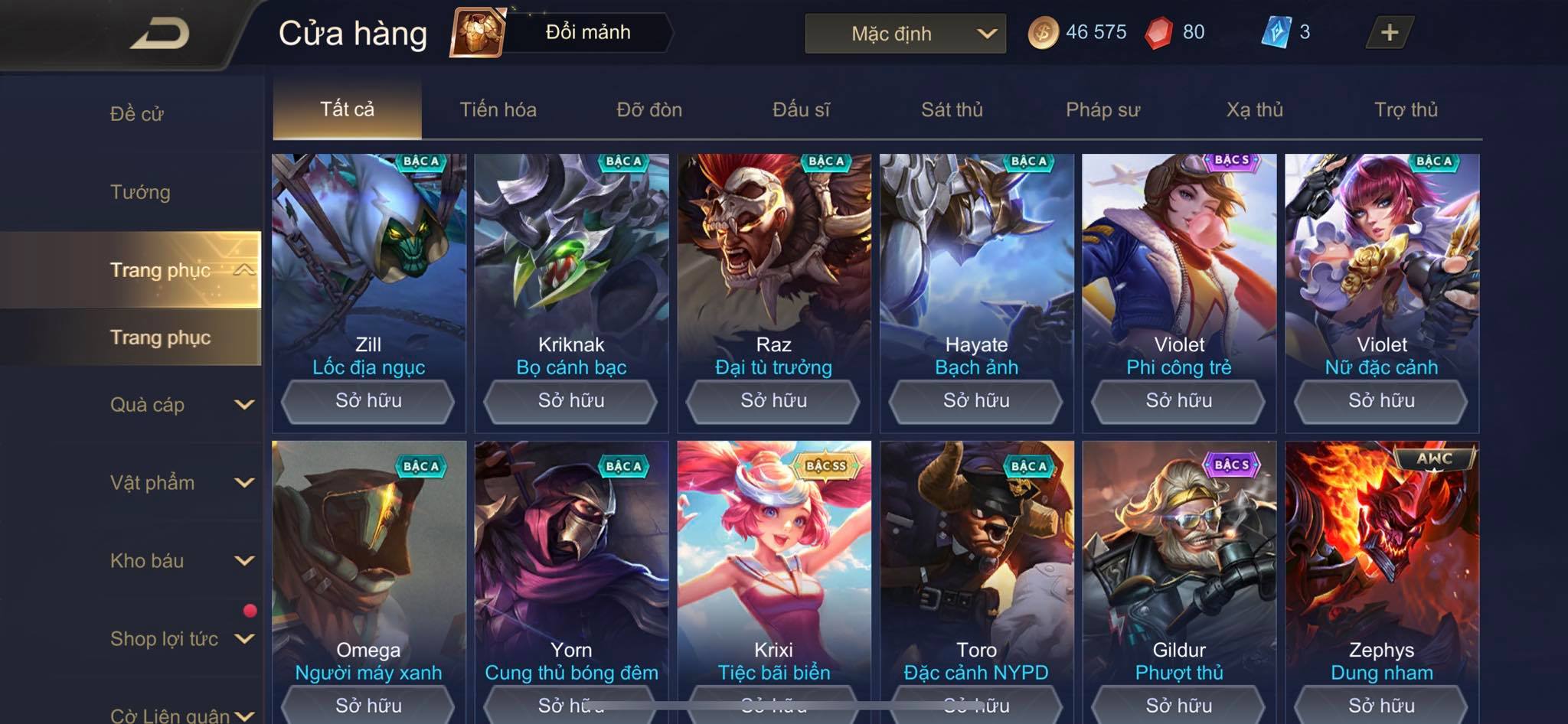This screenshot has height=724, width=1568.
Task: Switch to the Tiến hóa tab
Action: point(498,109)
